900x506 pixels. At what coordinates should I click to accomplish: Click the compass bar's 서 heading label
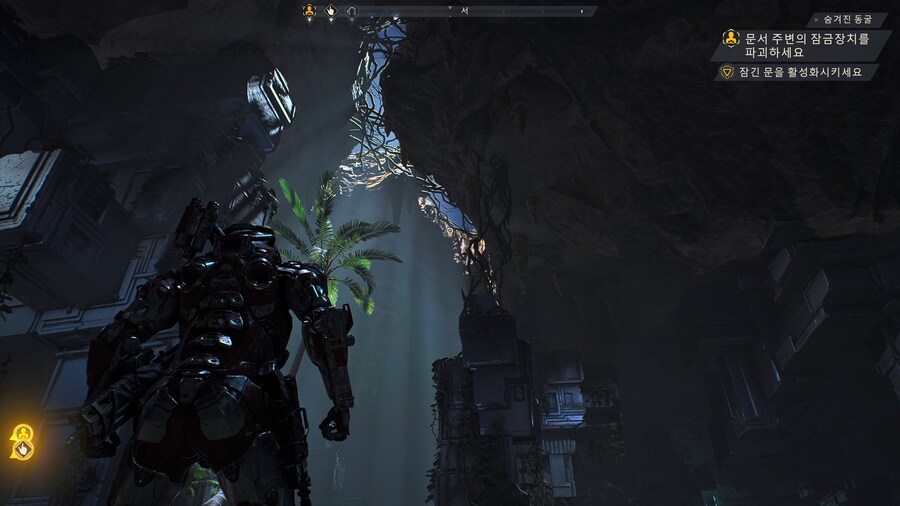(x=464, y=10)
